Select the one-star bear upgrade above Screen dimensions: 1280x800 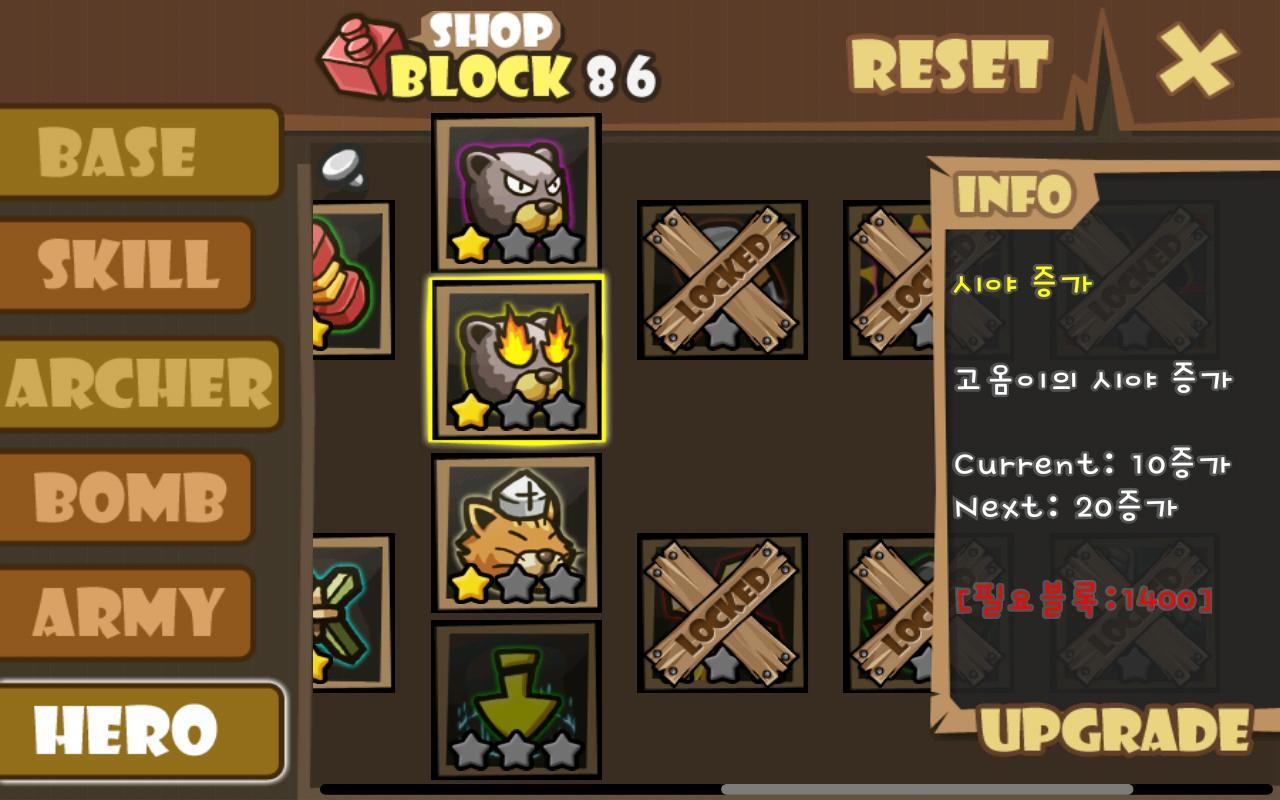tap(516, 190)
